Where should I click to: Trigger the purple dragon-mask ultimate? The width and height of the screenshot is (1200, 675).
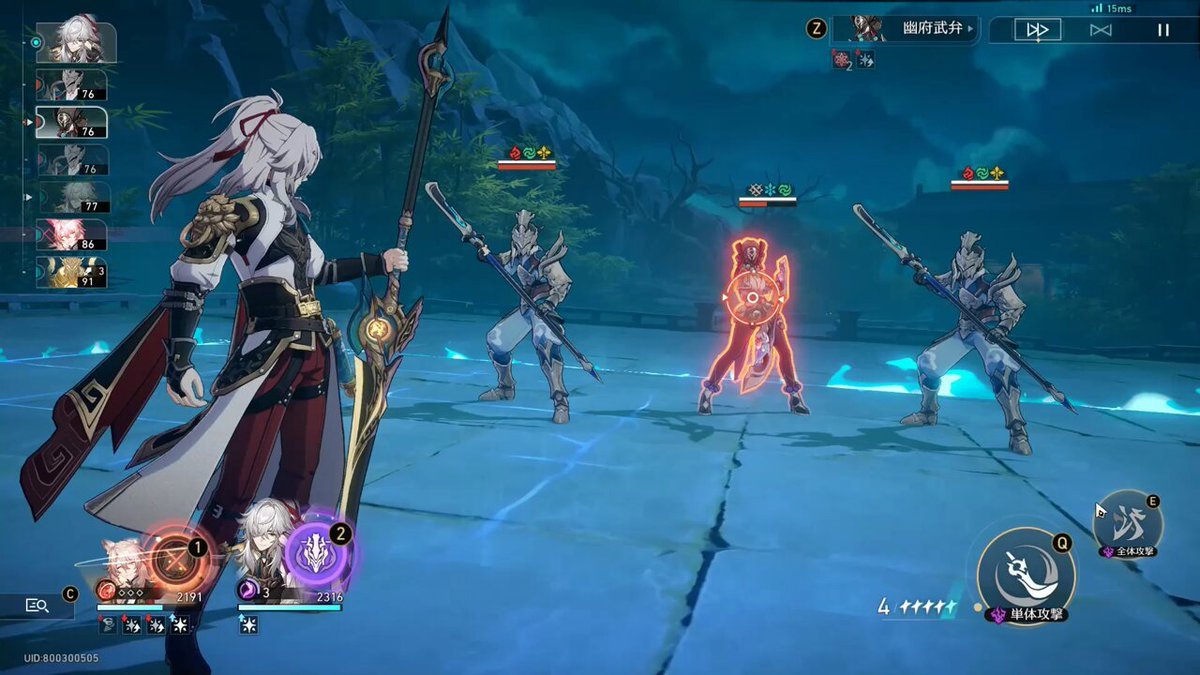pos(317,555)
